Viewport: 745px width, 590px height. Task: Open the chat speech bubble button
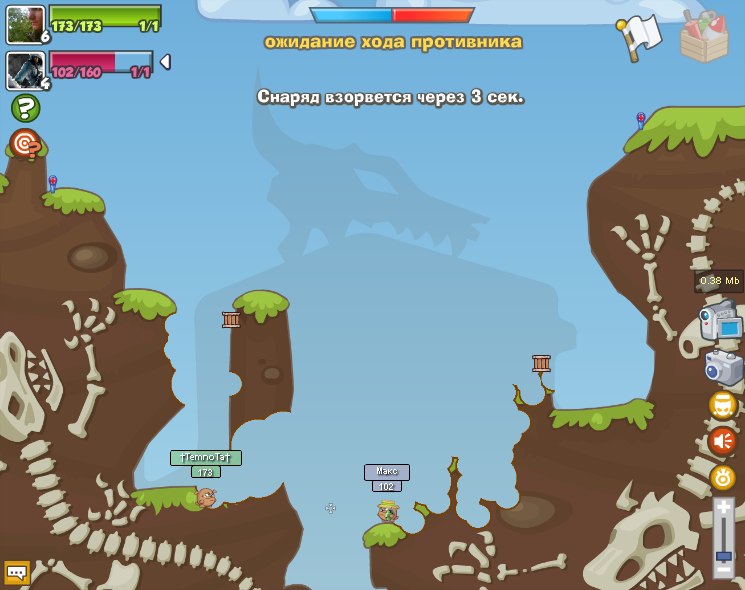16,572
